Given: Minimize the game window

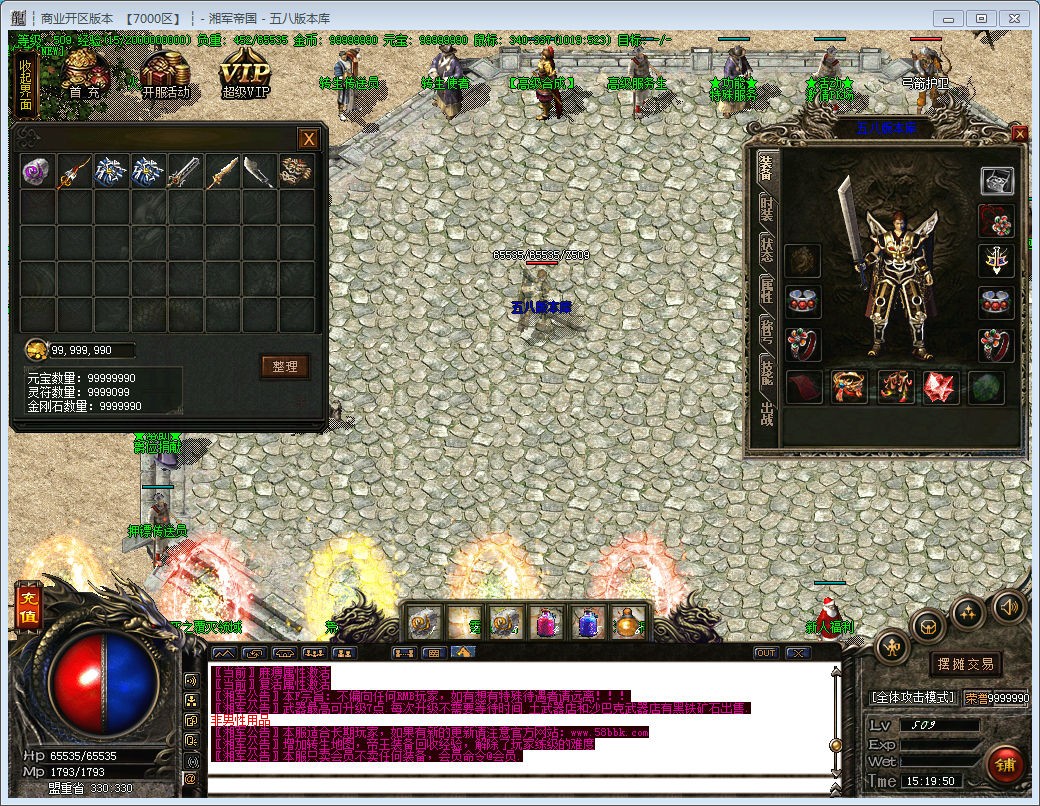Looking at the screenshot, I should coord(949,18).
